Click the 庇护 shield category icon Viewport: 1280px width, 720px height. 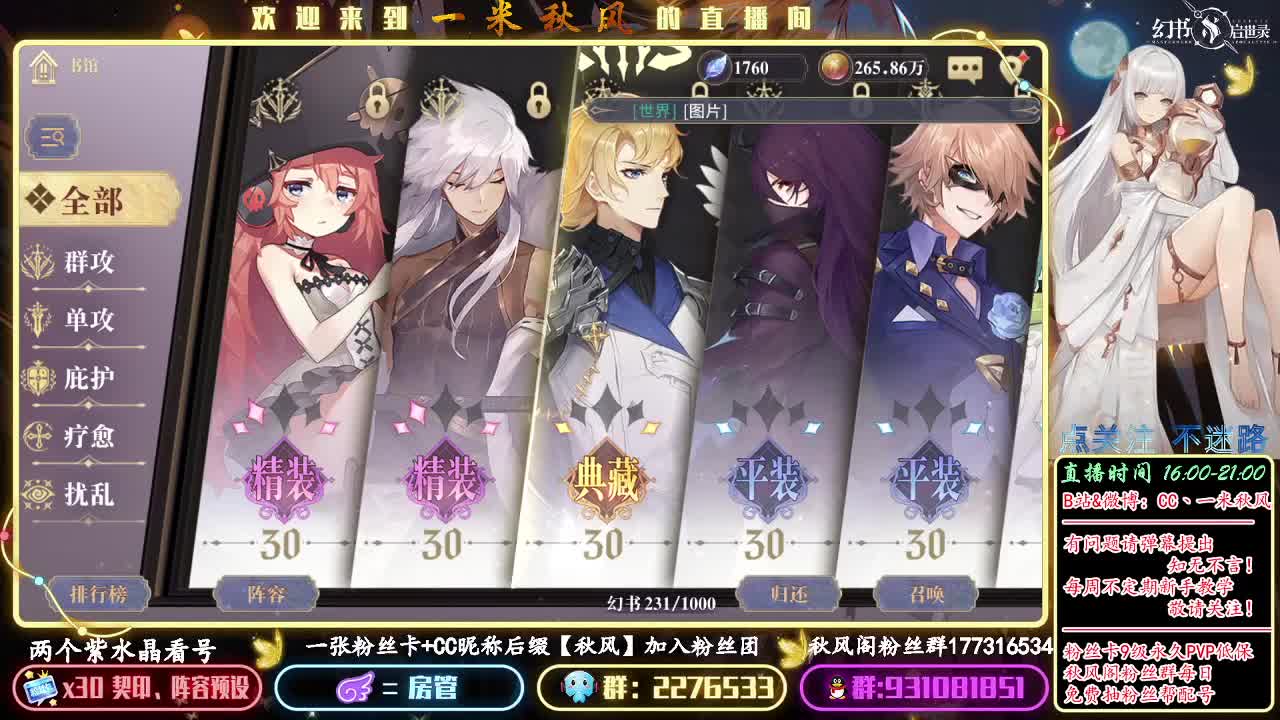40,379
